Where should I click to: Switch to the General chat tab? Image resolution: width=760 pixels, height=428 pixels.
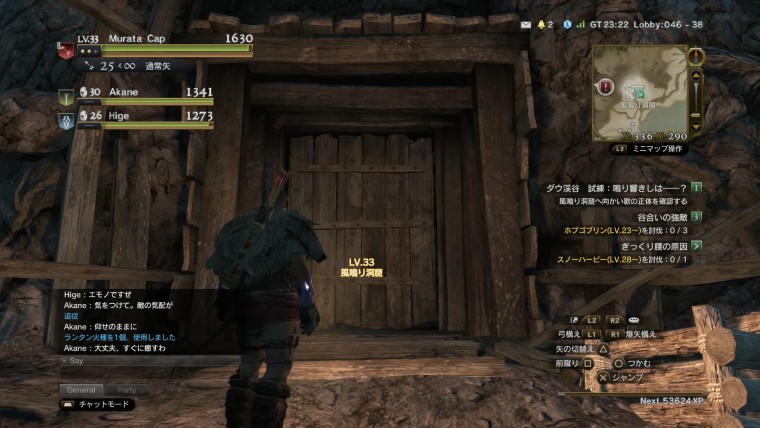pos(79,389)
